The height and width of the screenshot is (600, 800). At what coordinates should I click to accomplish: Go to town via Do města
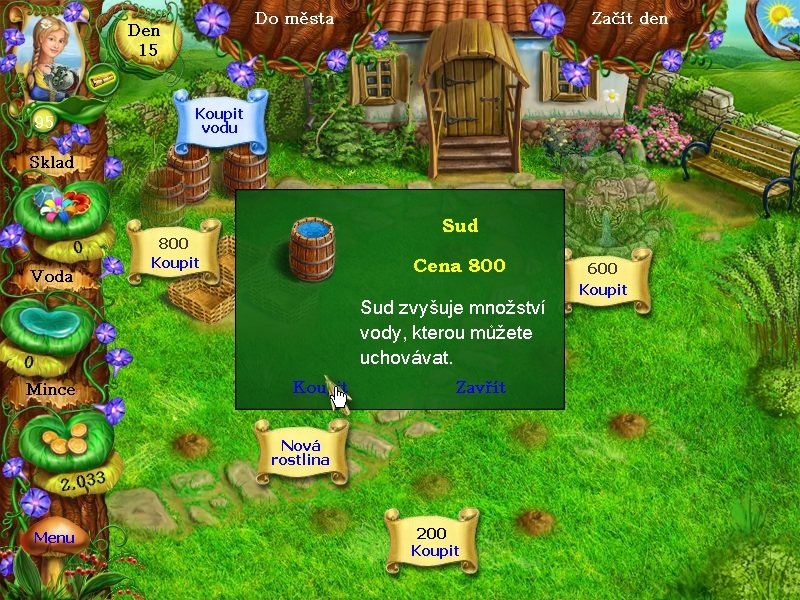294,18
